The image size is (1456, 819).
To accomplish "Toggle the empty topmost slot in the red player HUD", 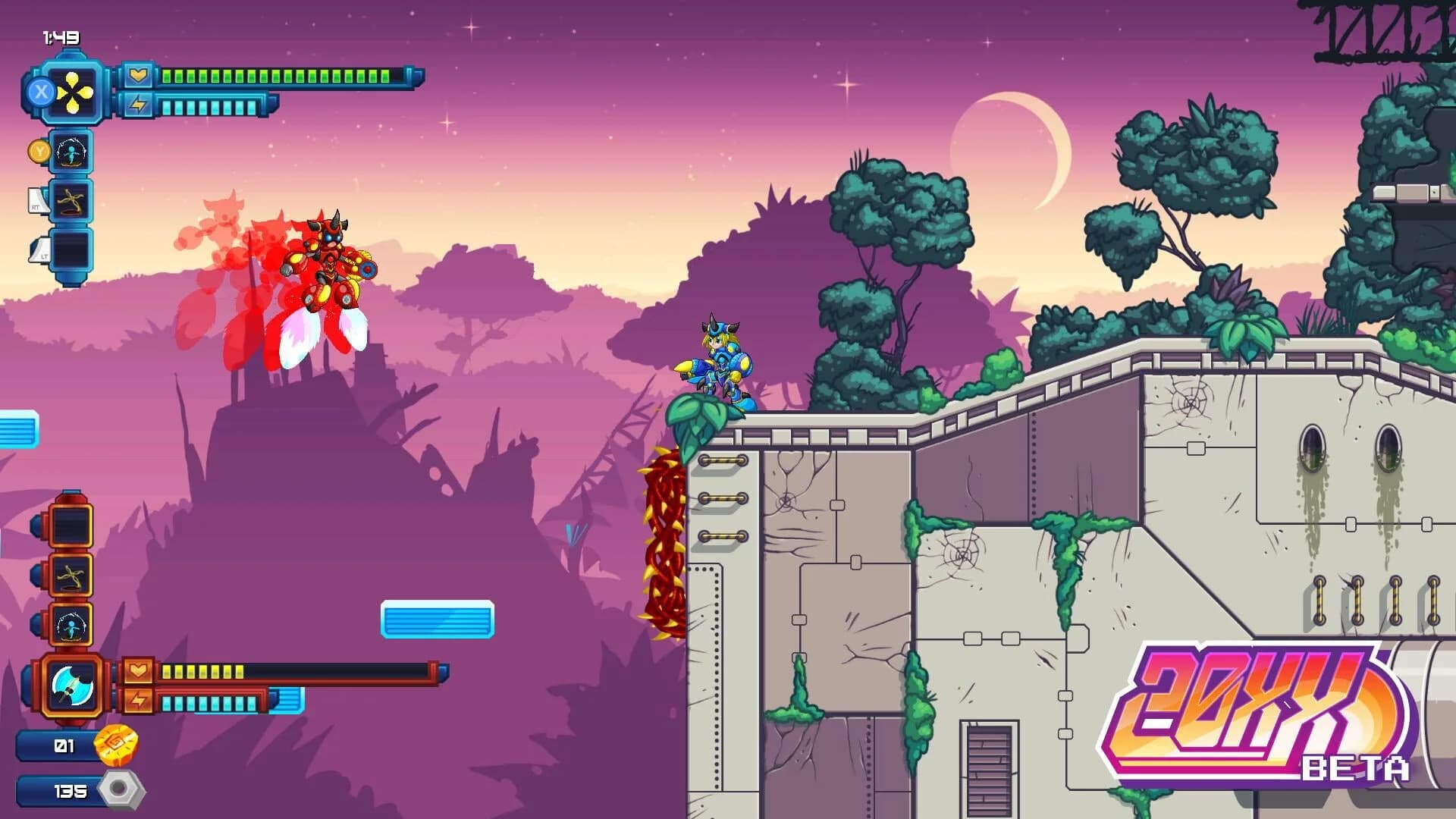I will [x=70, y=526].
